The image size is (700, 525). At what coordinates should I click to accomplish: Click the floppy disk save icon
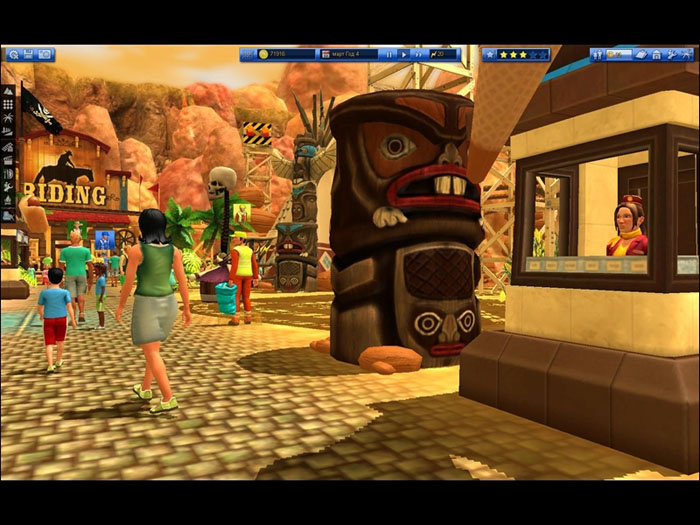[x=28, y=54]
